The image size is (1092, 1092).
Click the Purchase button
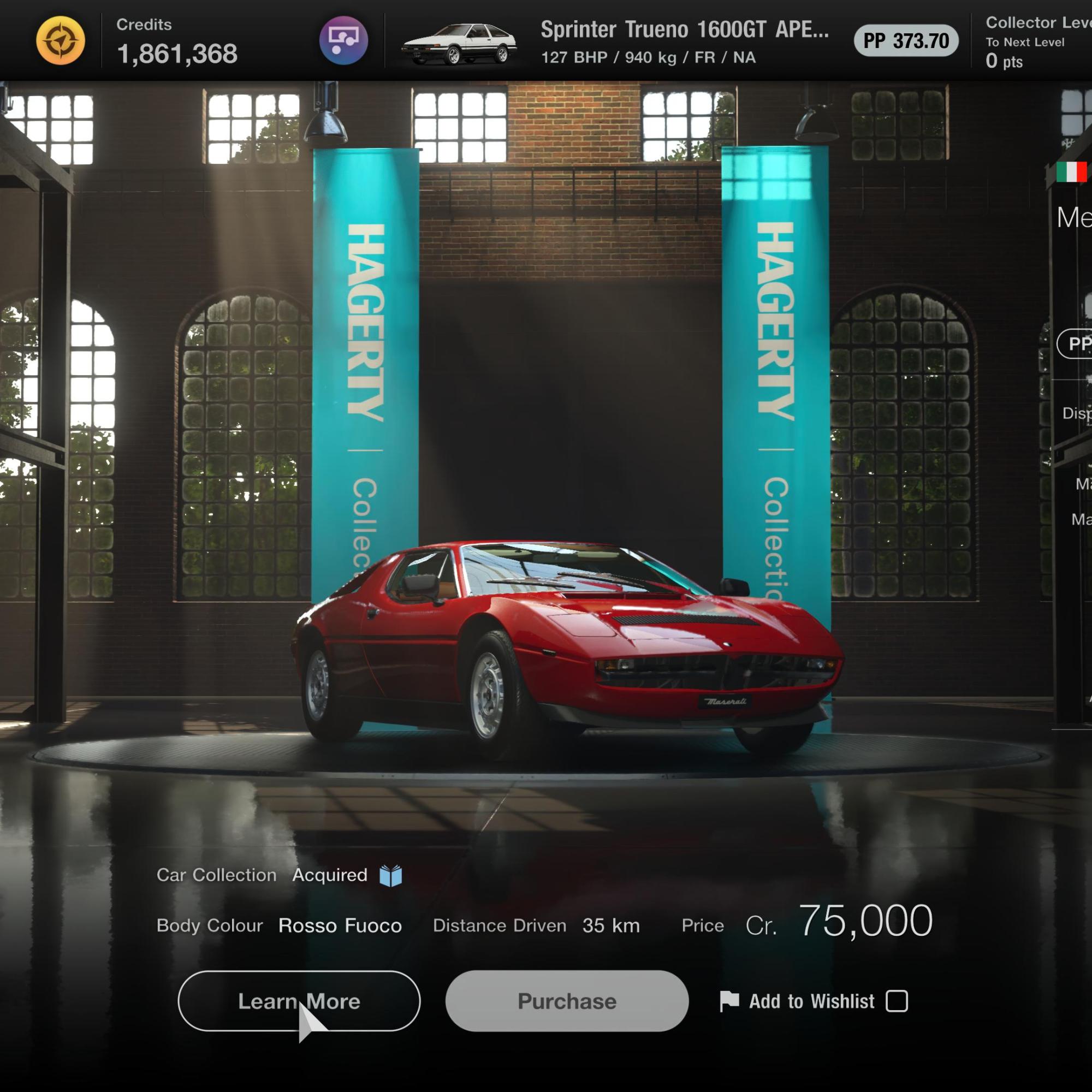point(566,1001)
